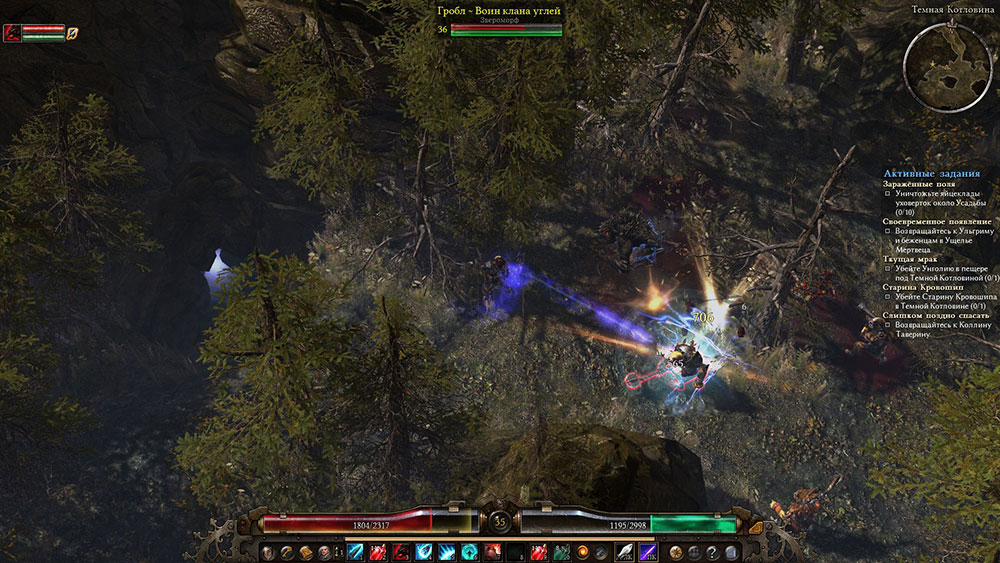Screen dimensions: 1000x563
Task: Select the 'Старина Кровошип' quest entry
Action: (917, 287)
